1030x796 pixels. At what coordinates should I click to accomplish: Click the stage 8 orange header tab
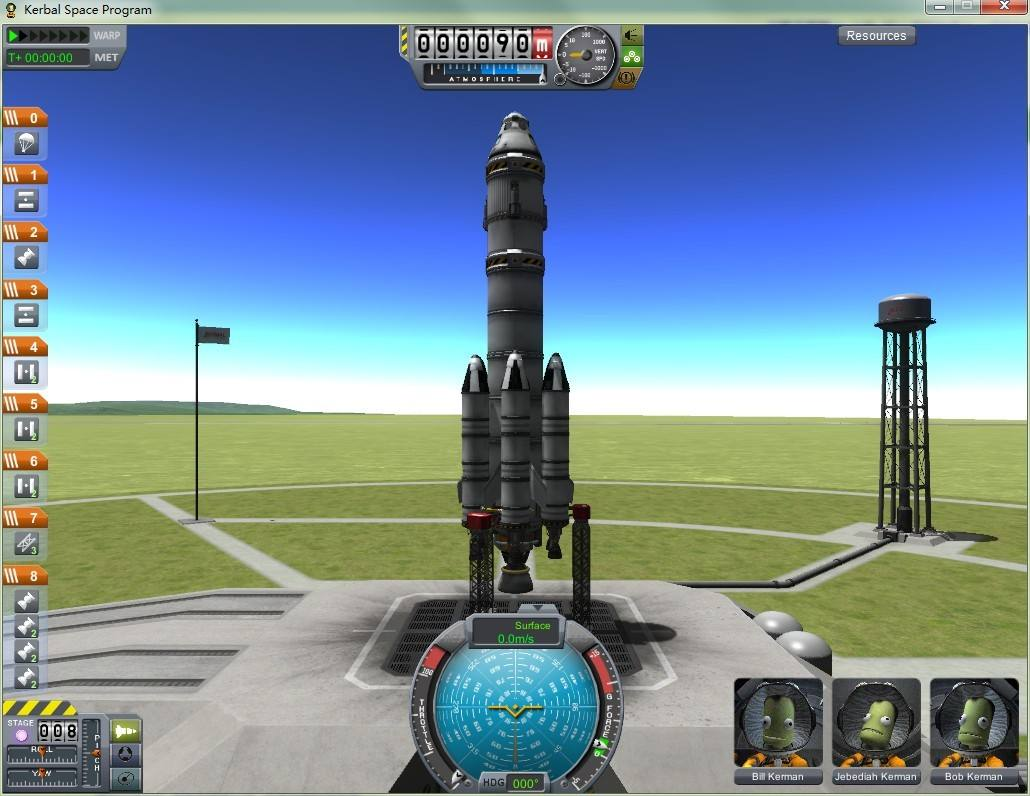[x=25, y=576]
